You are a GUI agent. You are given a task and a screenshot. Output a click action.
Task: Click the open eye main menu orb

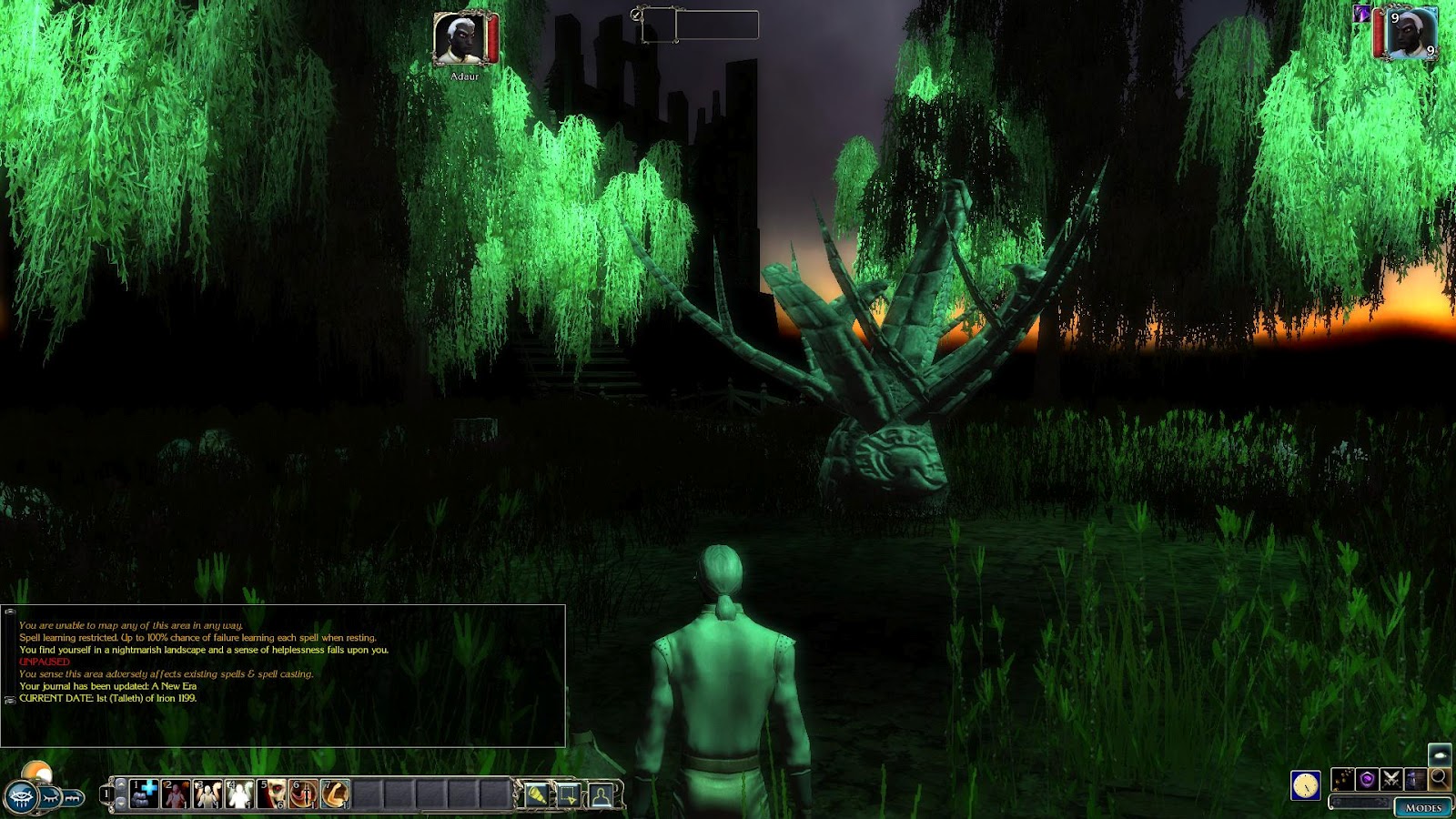coord(20,798)
